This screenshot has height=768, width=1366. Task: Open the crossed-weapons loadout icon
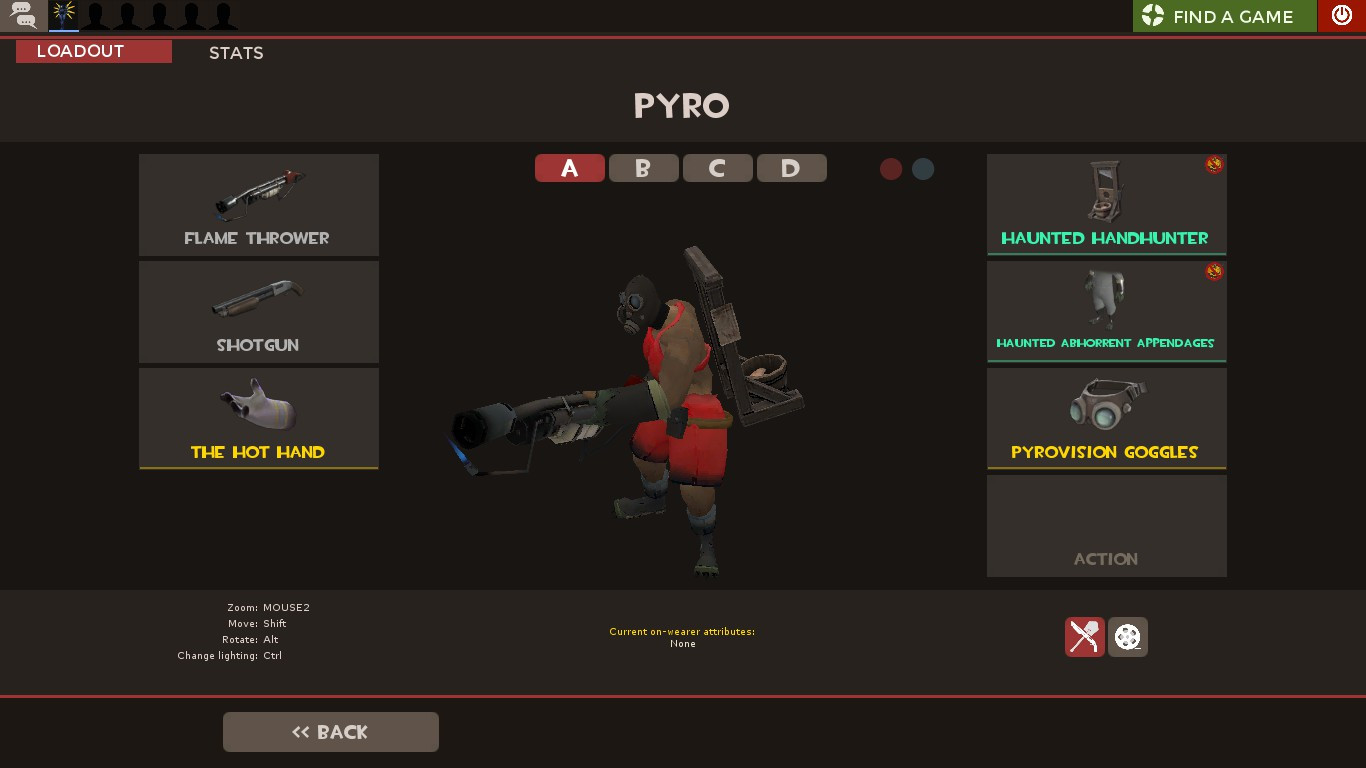coord(1084,637)
